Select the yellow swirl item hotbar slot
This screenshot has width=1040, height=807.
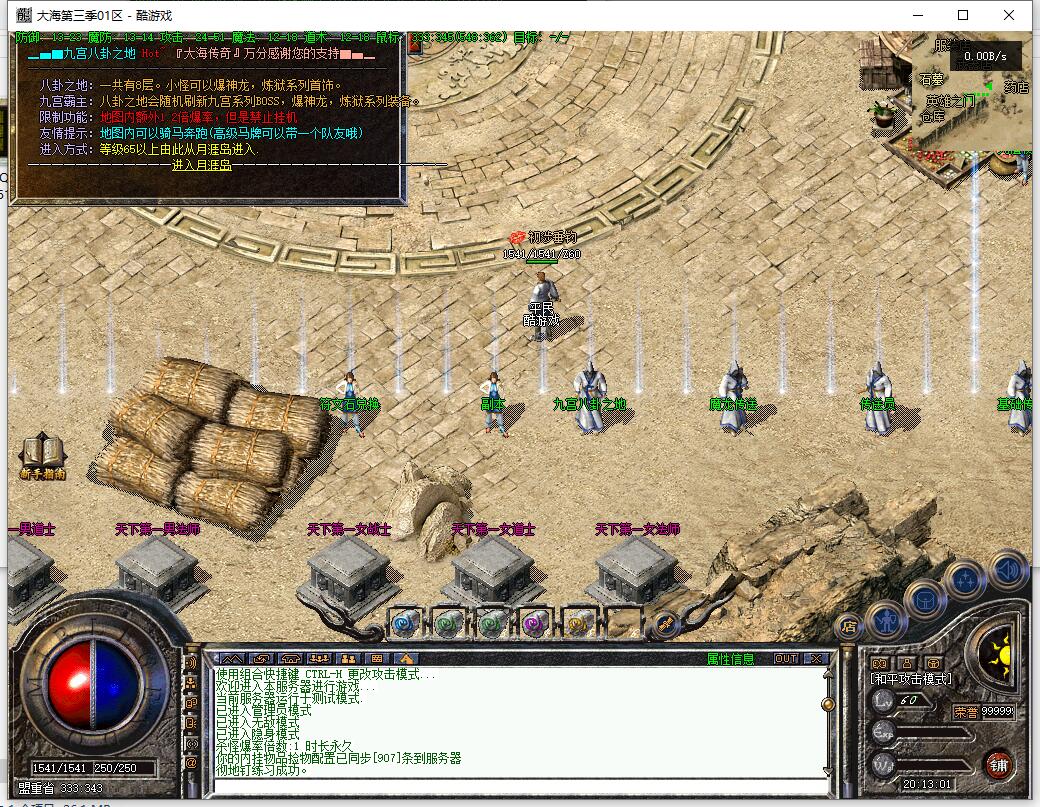[x=577, y=623]
